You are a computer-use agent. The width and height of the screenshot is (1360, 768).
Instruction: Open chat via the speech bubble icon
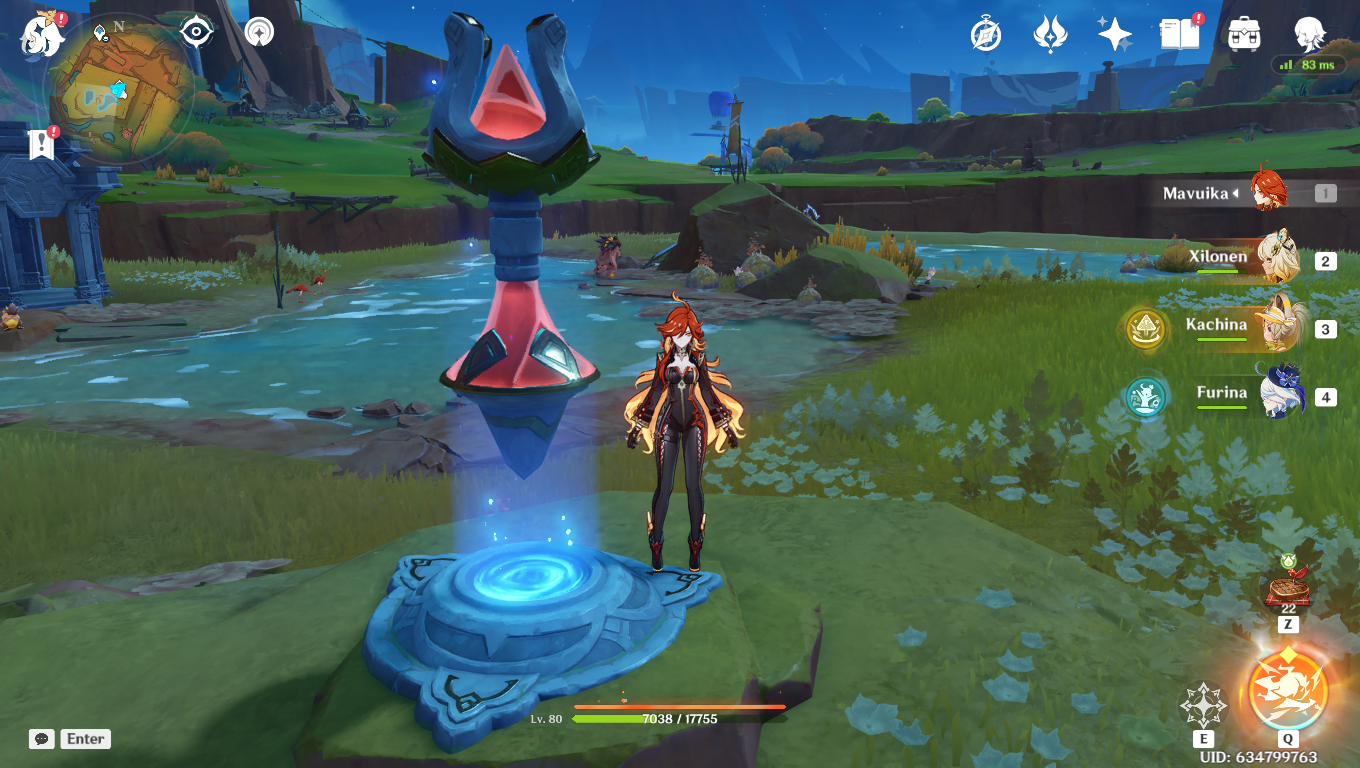coord(40,739)
